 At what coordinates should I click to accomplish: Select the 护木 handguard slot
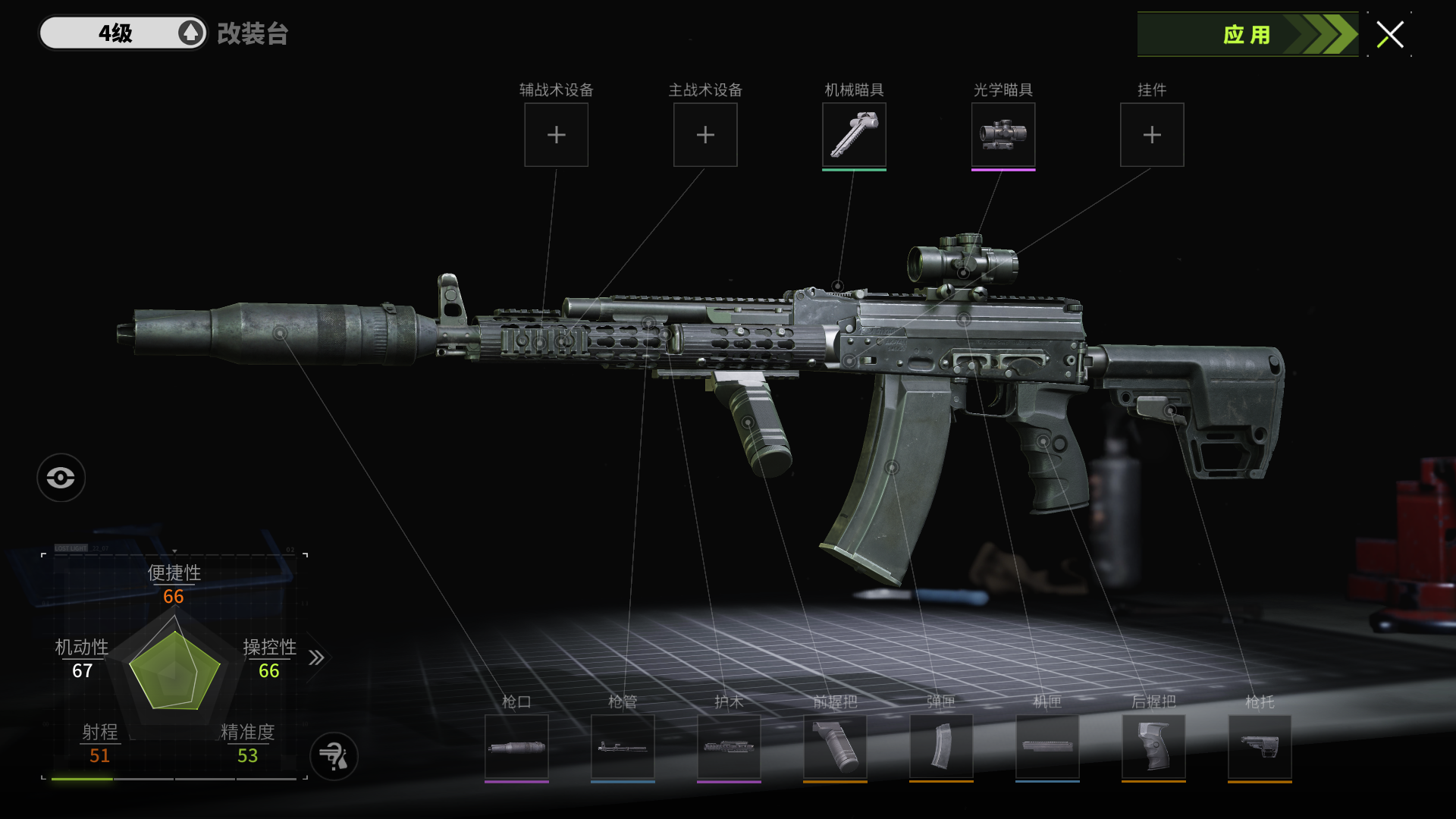click(729, 747)
